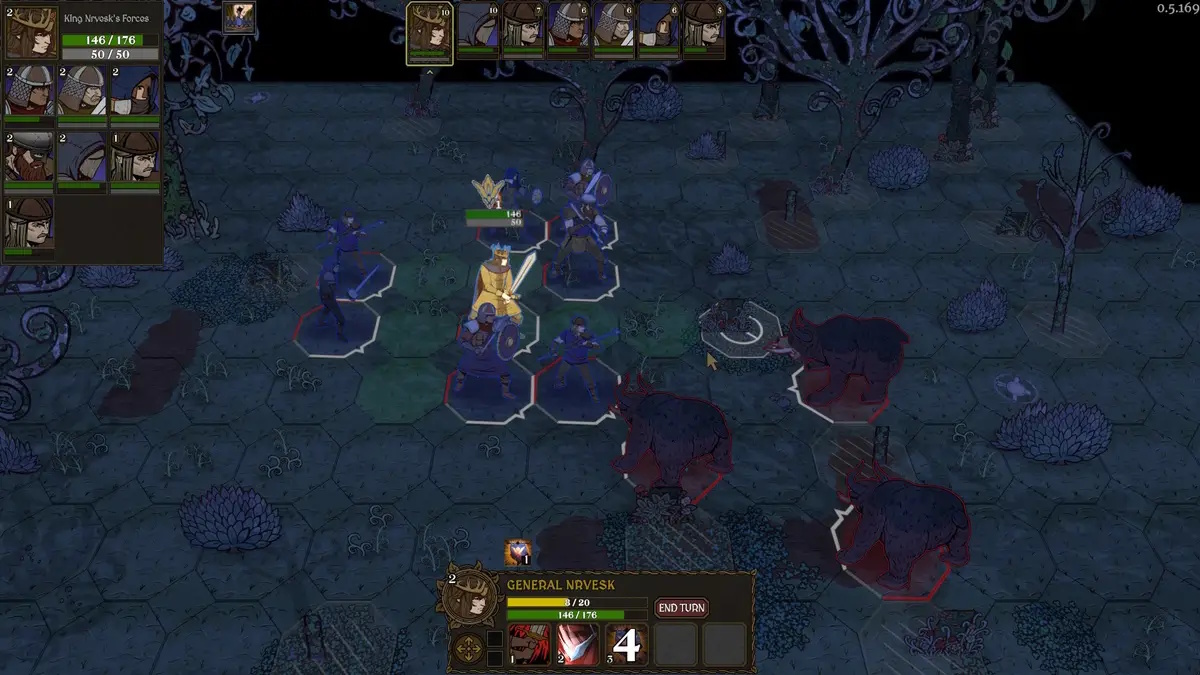Select the slot 3 ability on cooldown

[626, 645]
